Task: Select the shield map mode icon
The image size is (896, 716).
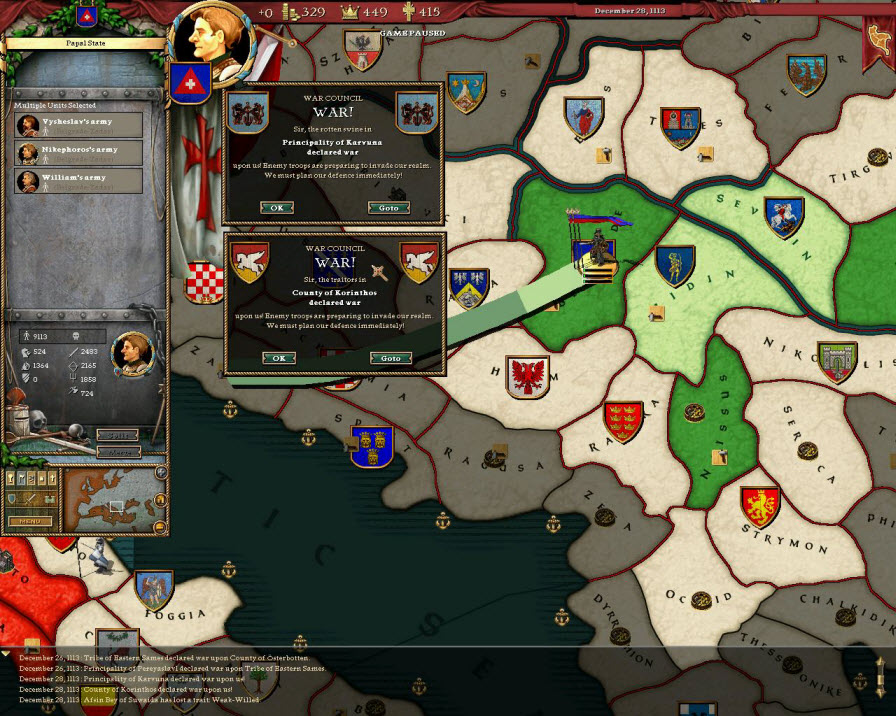Action: click(13, 499)
